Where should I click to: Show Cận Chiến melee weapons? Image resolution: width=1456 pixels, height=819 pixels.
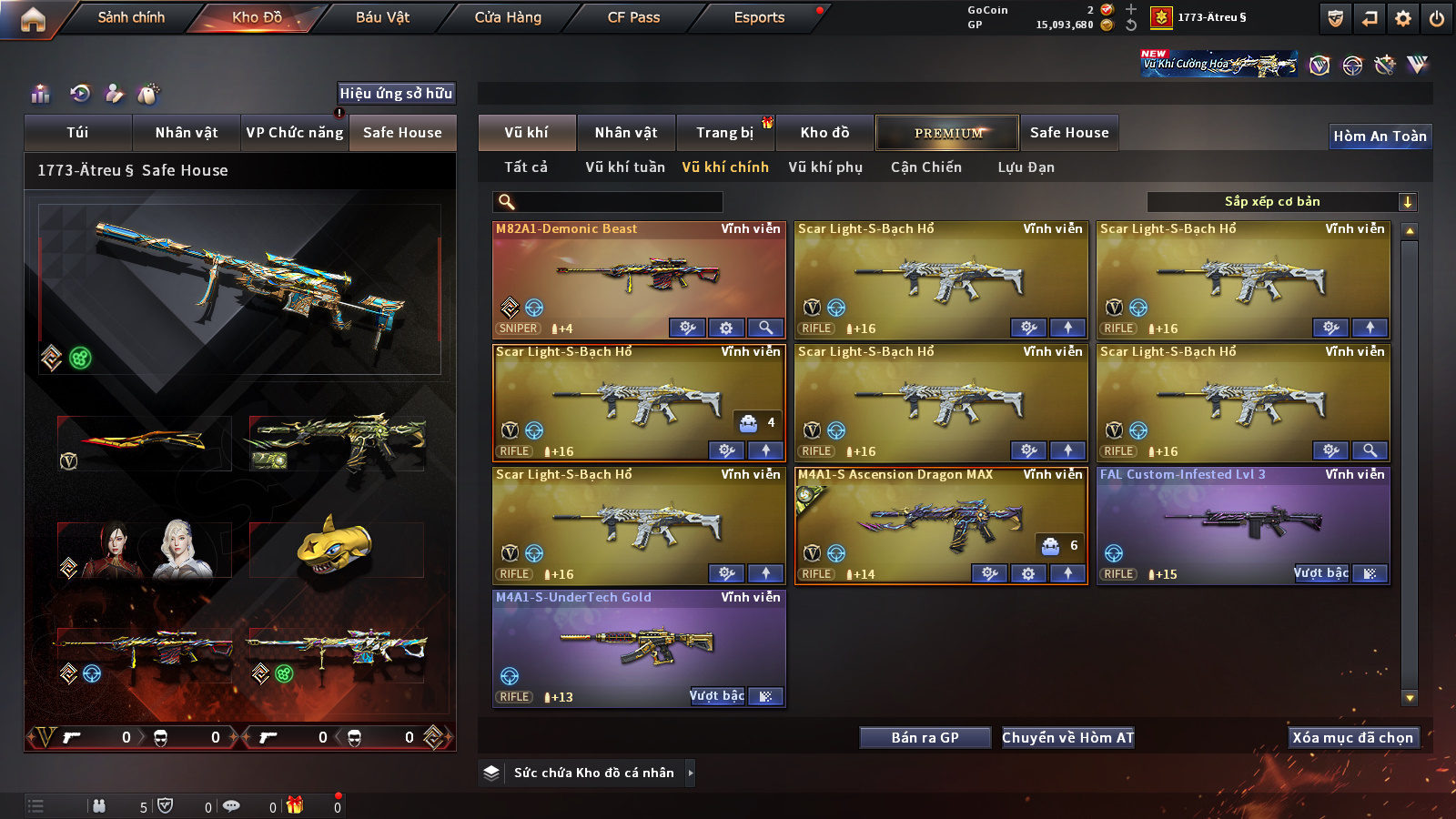(x=925, y=167)
